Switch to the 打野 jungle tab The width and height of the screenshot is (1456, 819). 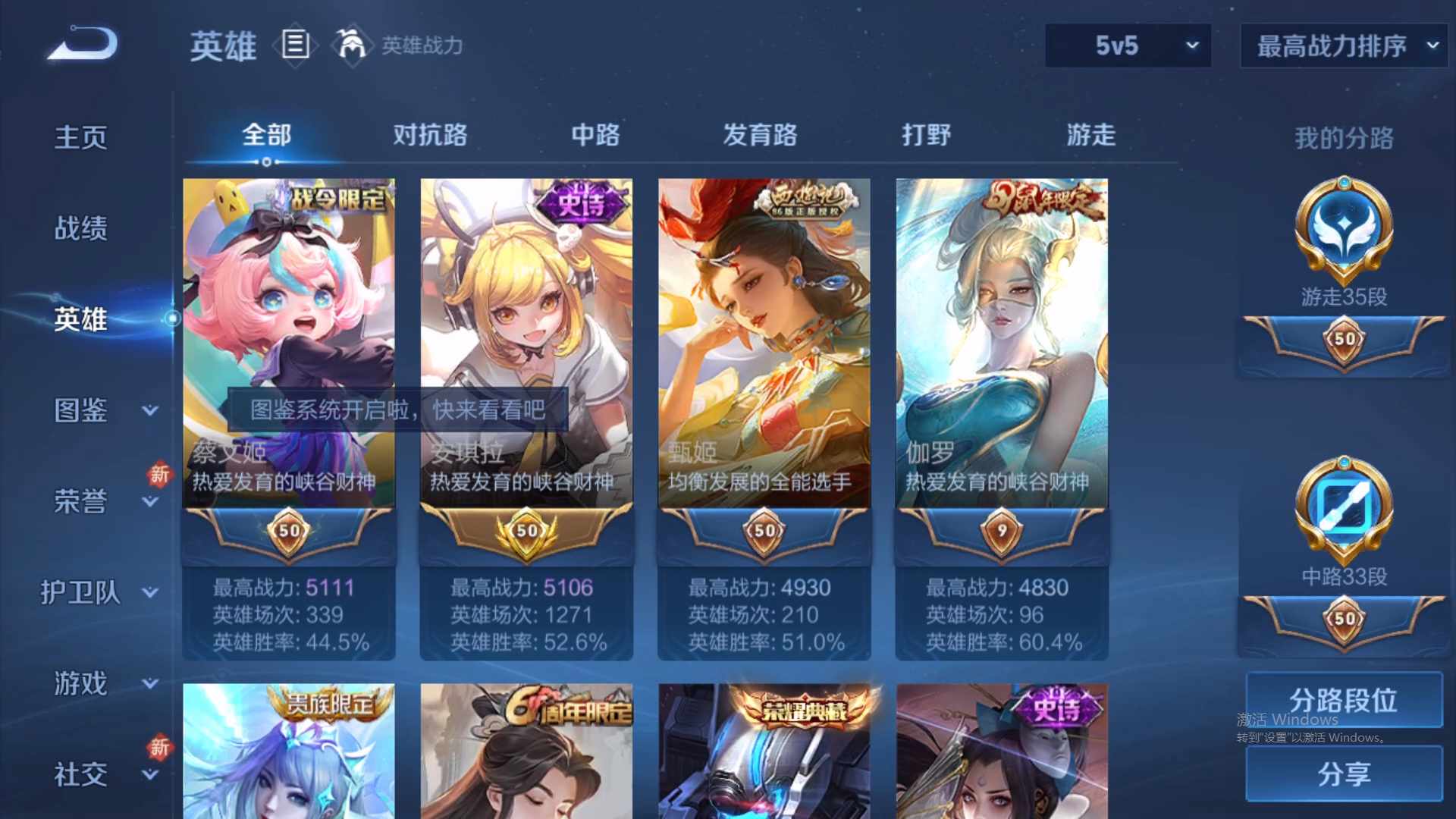point(927,134)
